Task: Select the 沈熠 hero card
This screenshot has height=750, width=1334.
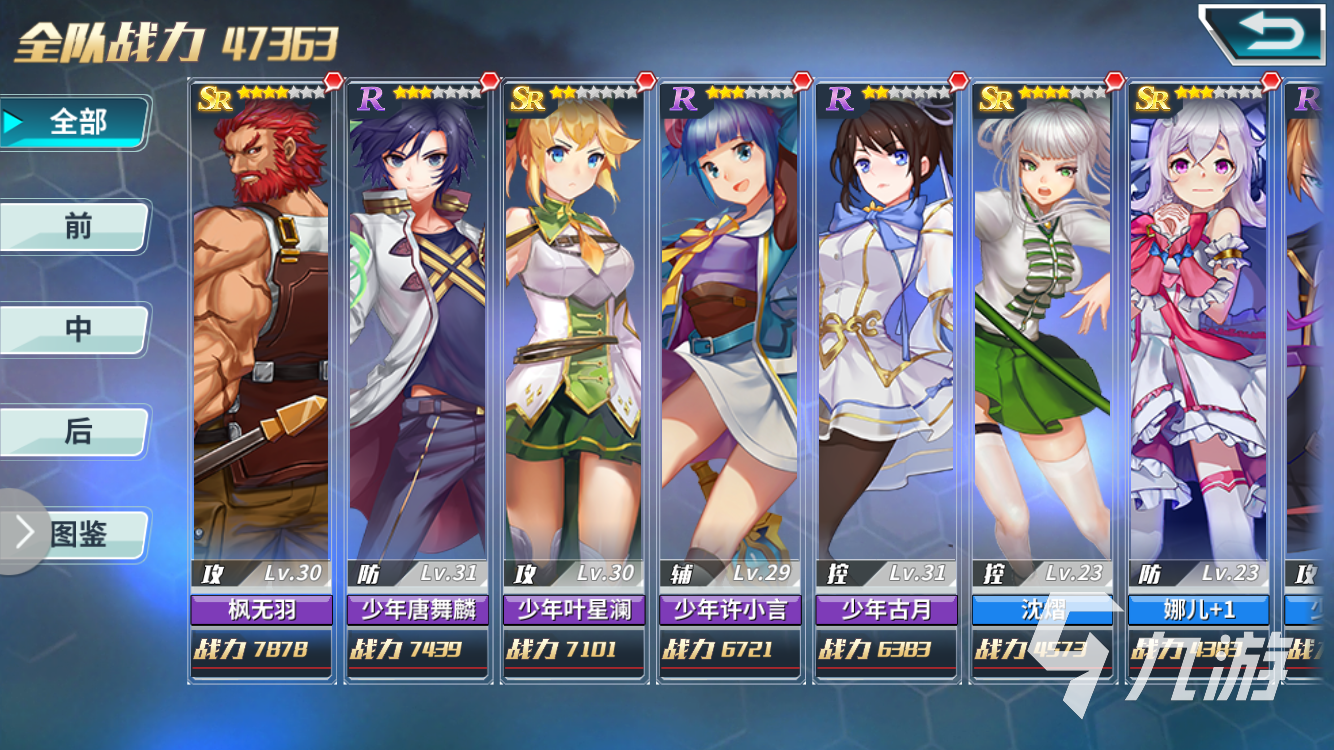Action: [x=1041, y=380]
